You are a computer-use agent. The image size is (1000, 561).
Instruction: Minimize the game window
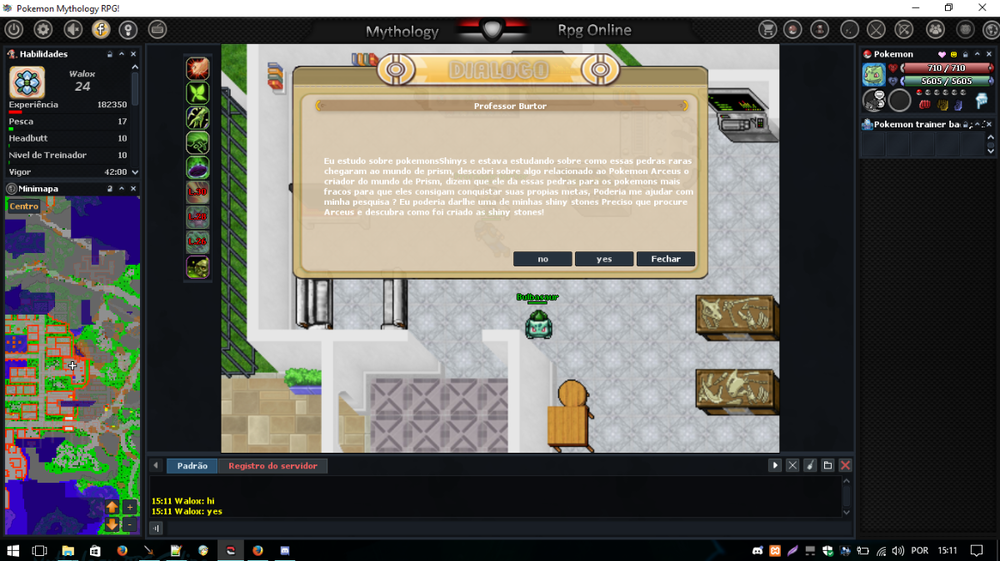tap(903, 8)
